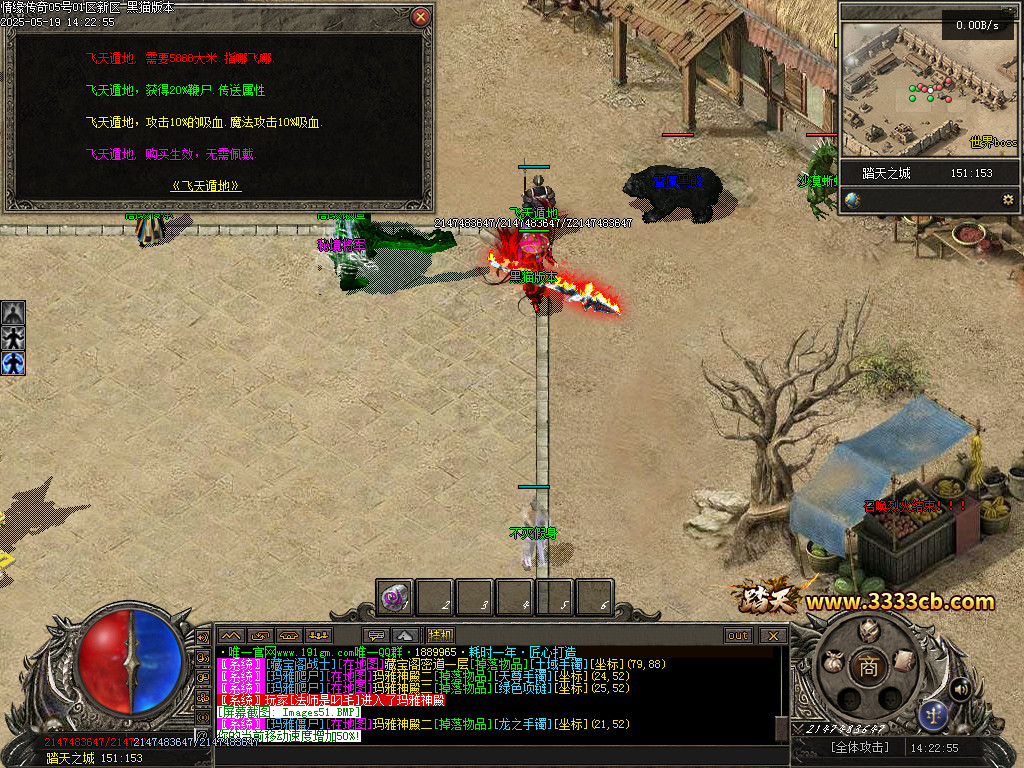Viewport: 1024px width, 768px height.
Task: Click the chat speech bubble button
Action: (x=377, y=635)
